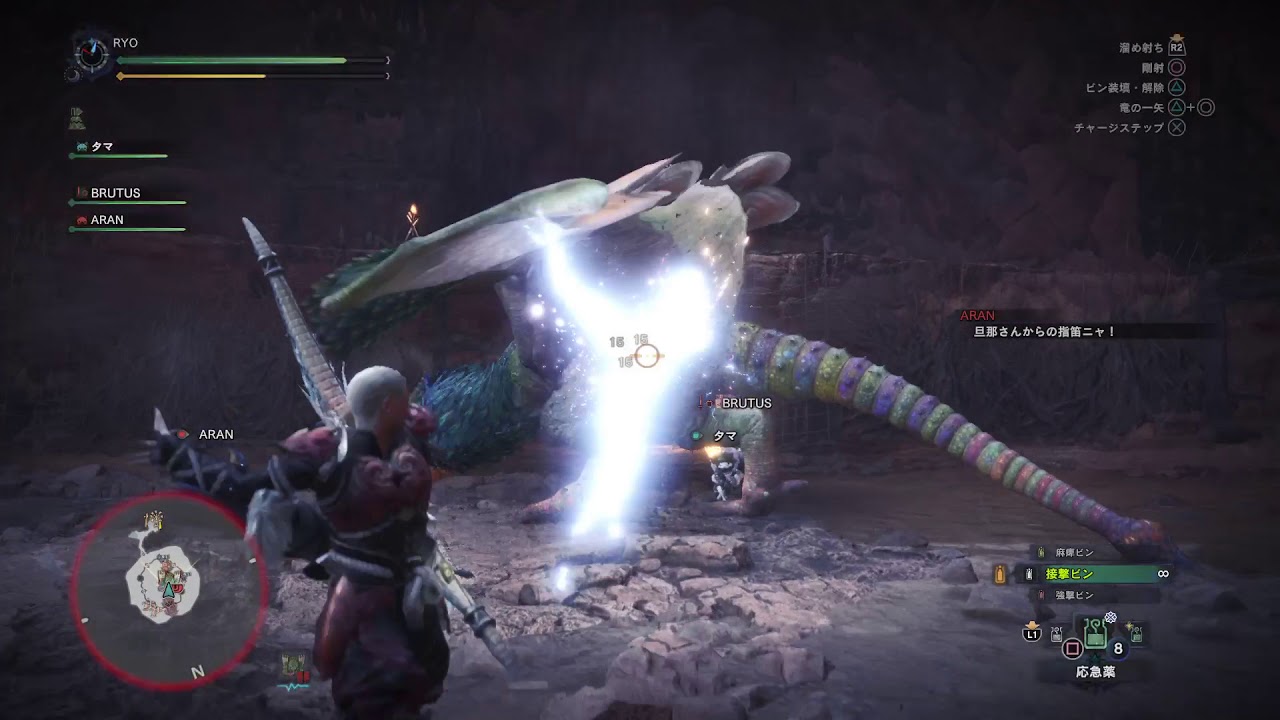1280x720 pixels.
Task: Pick the 強撃ビン coating
Action: [x=1066, y=595]
